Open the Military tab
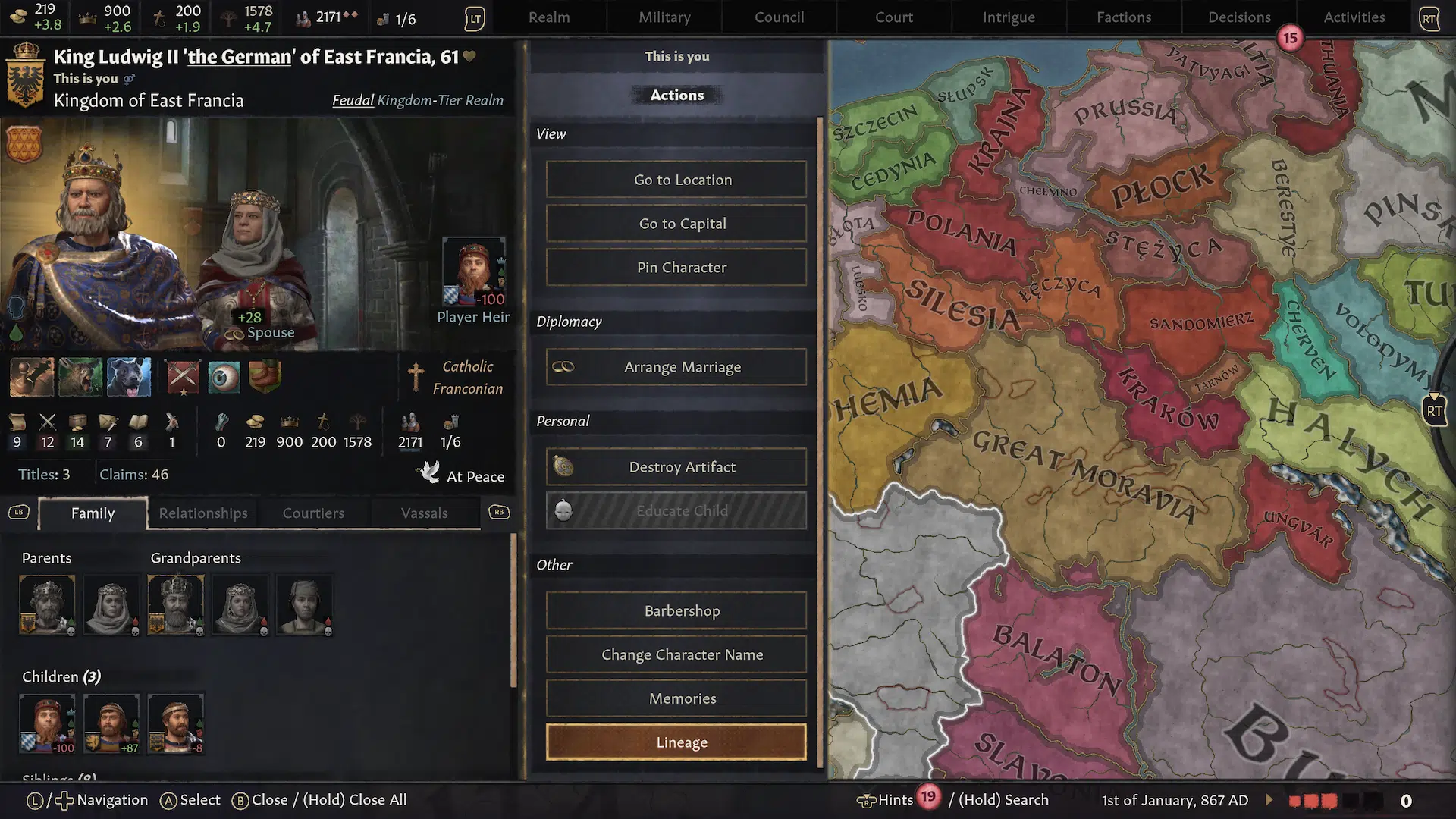This screenshot has width=1456, height=819. [663, 17]
